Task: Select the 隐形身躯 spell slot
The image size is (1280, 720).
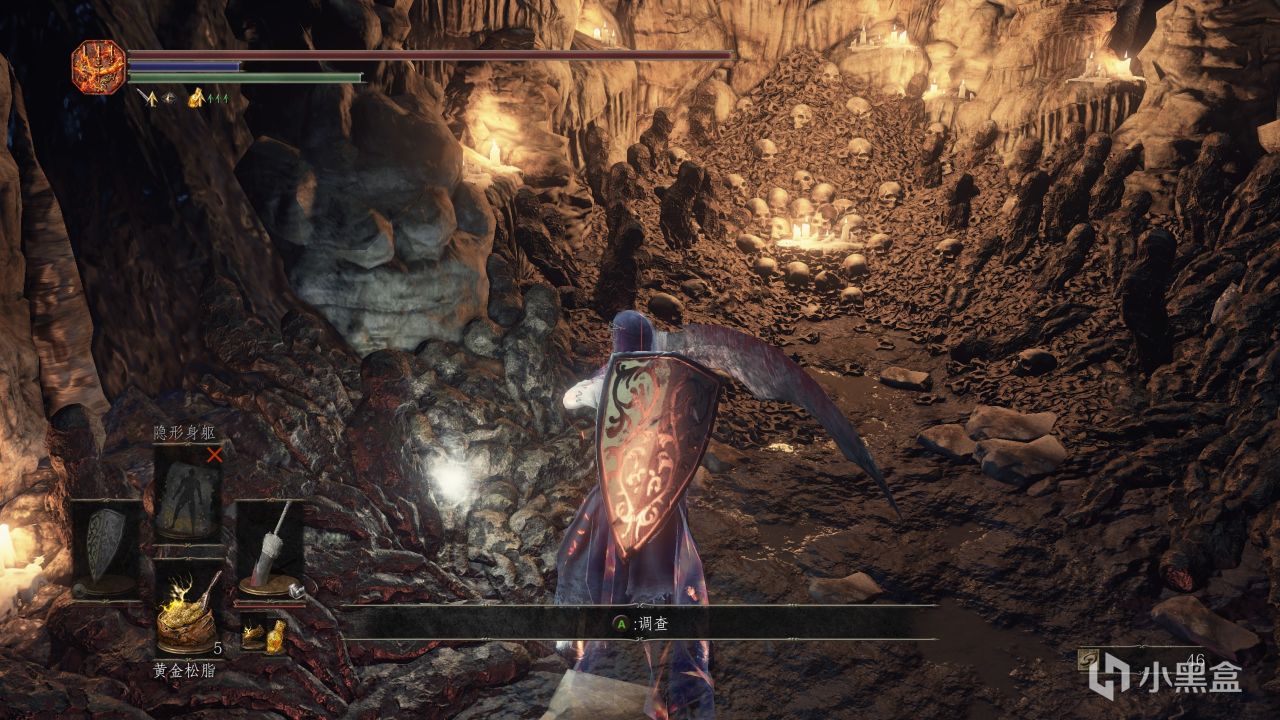Action: click(x=187, y=494)
